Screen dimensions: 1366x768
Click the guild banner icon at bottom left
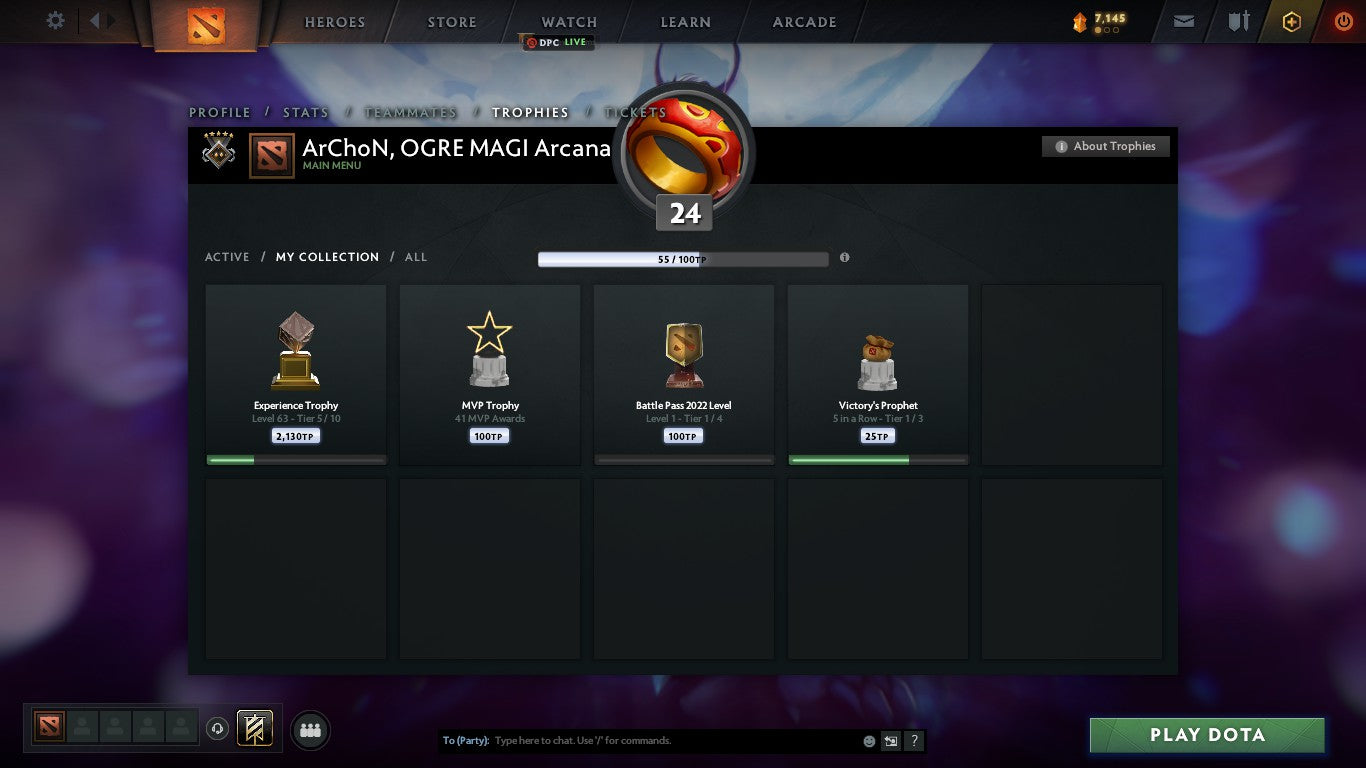point(253,729)
